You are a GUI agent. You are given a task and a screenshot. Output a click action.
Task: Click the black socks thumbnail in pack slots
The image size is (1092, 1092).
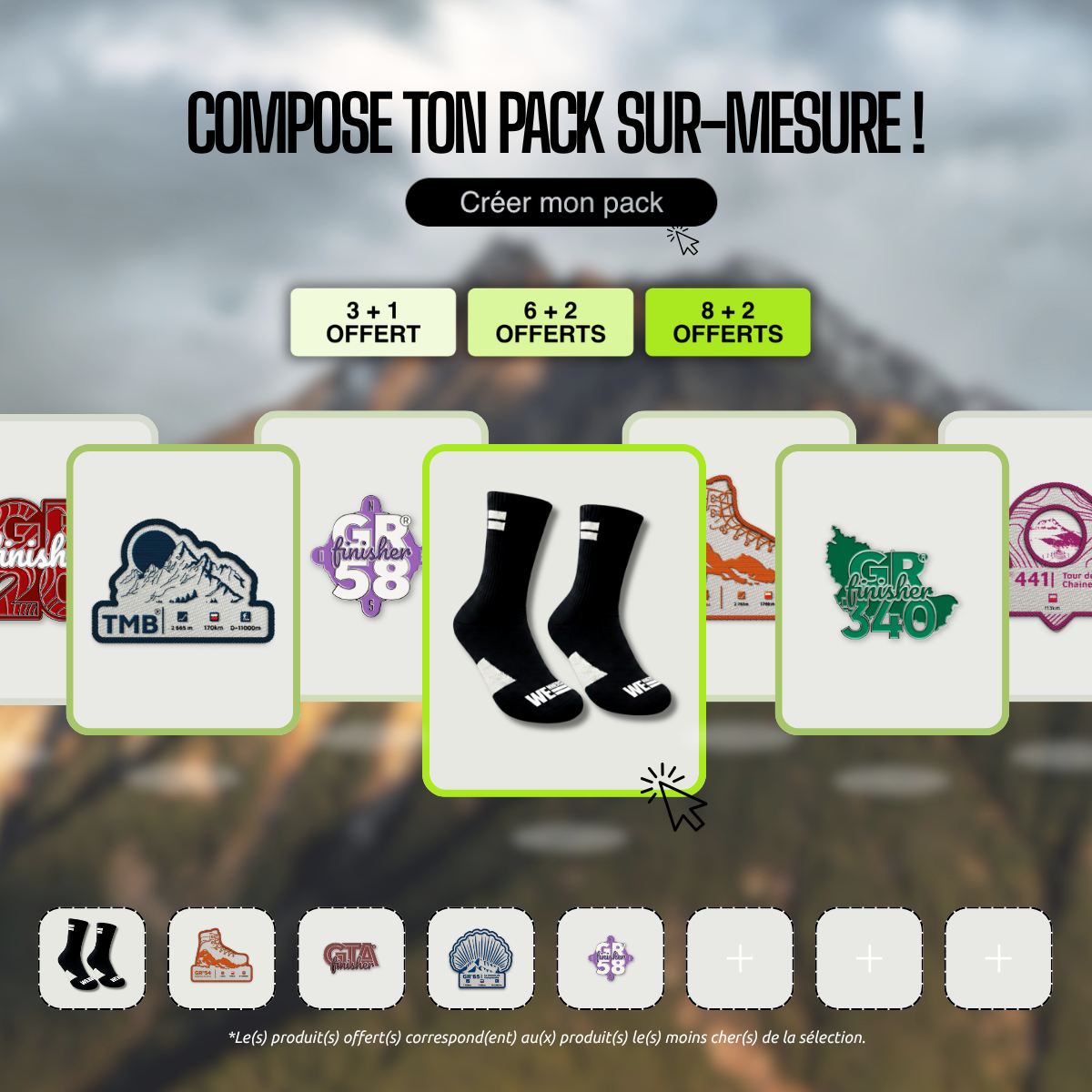pos(92,958)
